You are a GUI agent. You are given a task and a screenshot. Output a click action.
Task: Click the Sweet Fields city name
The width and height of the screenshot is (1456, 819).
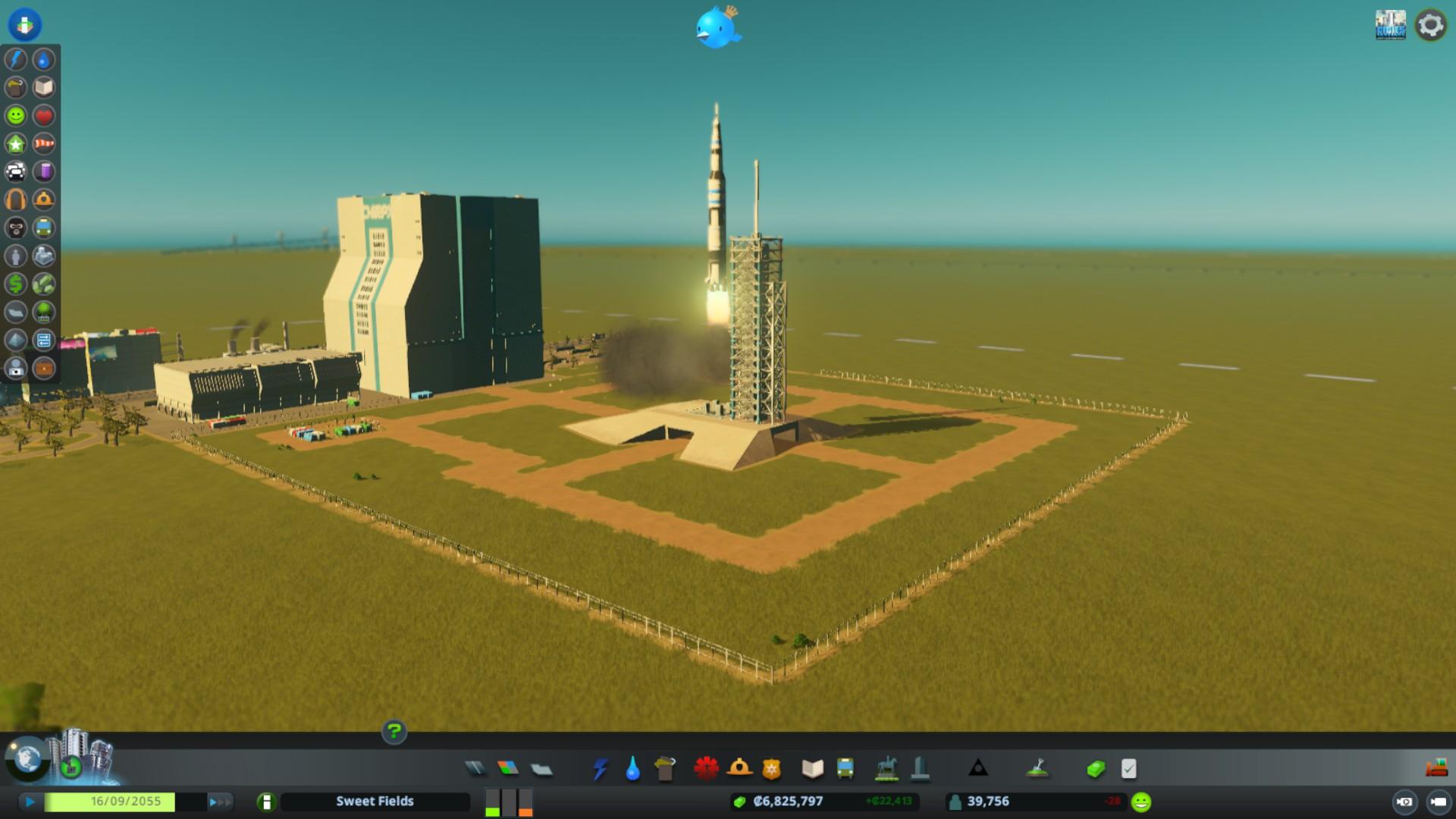[375, 802]
